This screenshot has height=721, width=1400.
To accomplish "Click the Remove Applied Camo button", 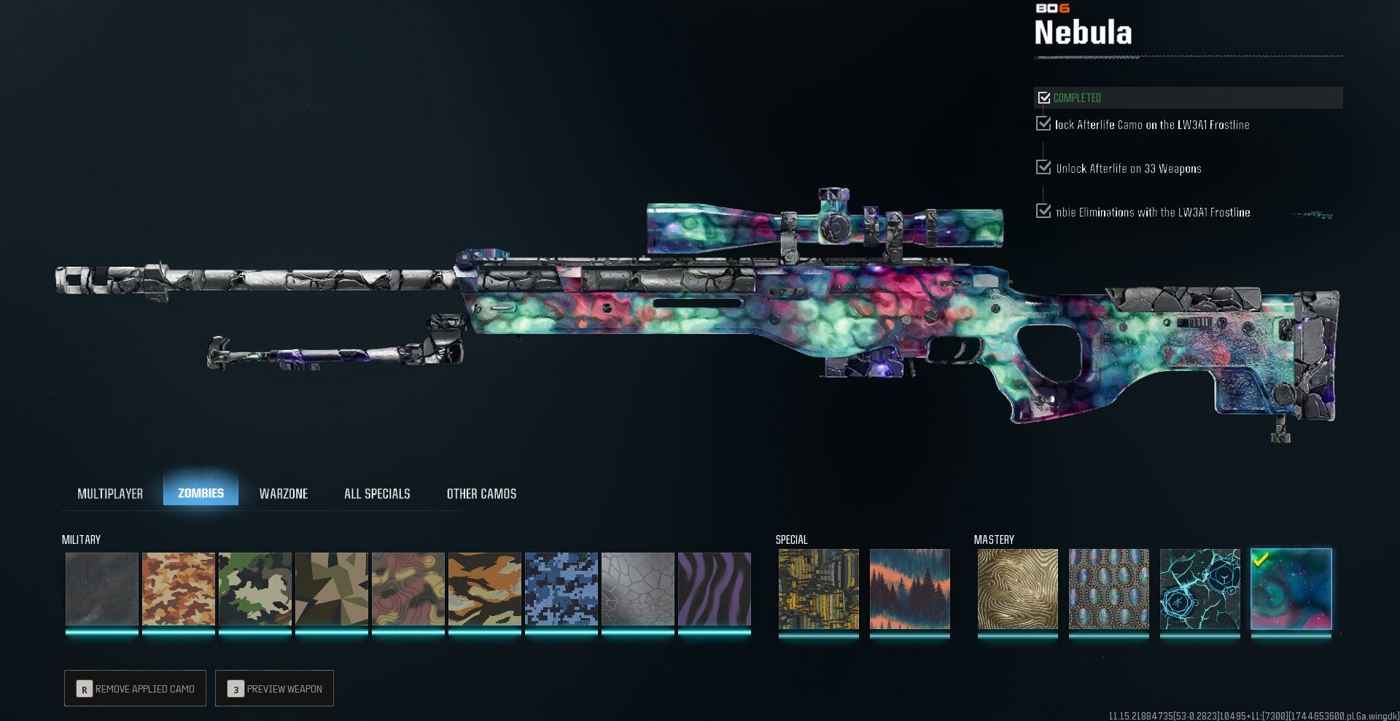I will point(135,688).
